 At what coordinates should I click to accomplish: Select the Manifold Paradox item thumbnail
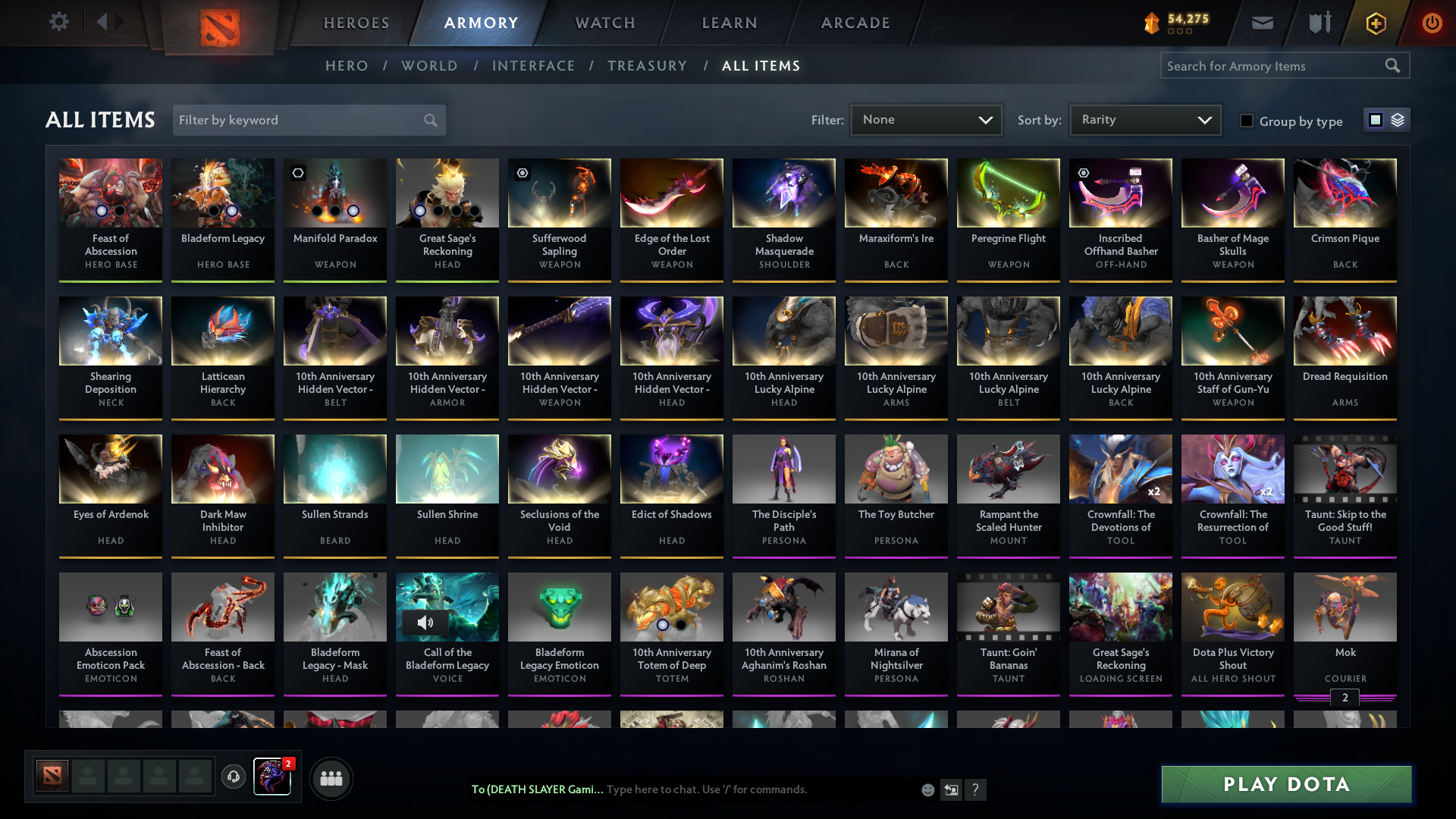coord(334,193)
